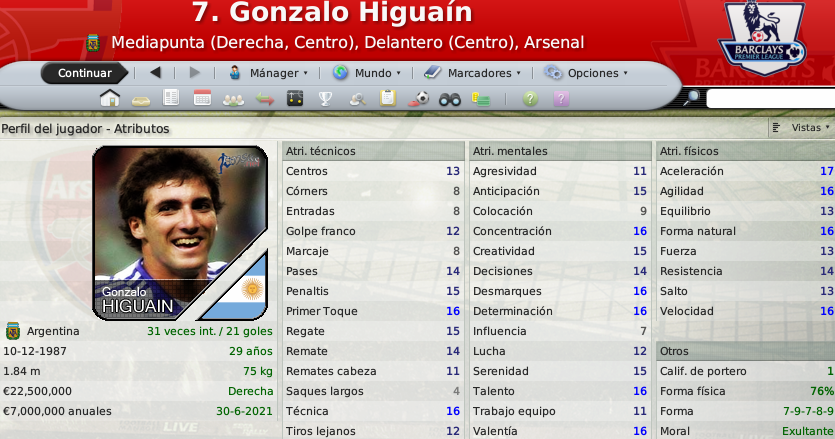Open the tactics board icon

[294, 98]
